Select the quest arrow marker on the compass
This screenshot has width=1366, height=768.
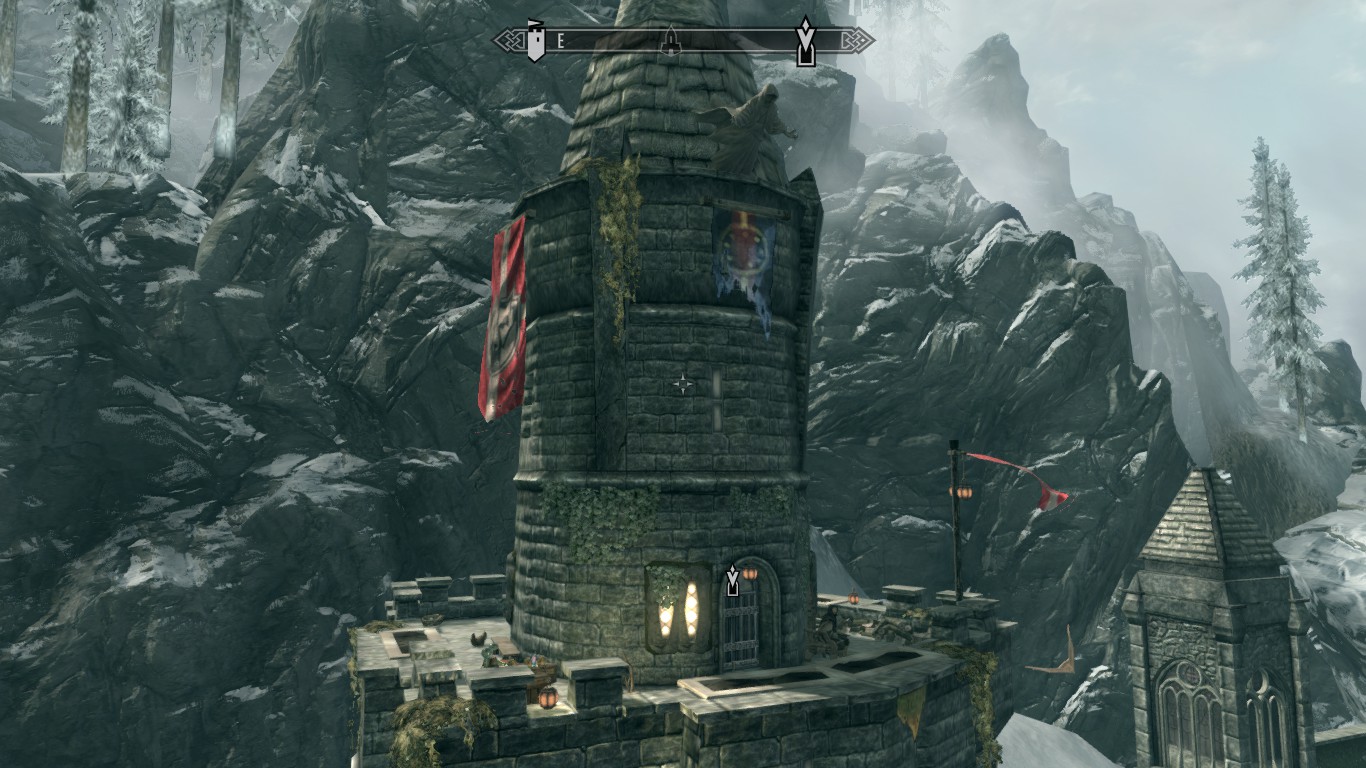pyautogui.click(x=804, y=41)
